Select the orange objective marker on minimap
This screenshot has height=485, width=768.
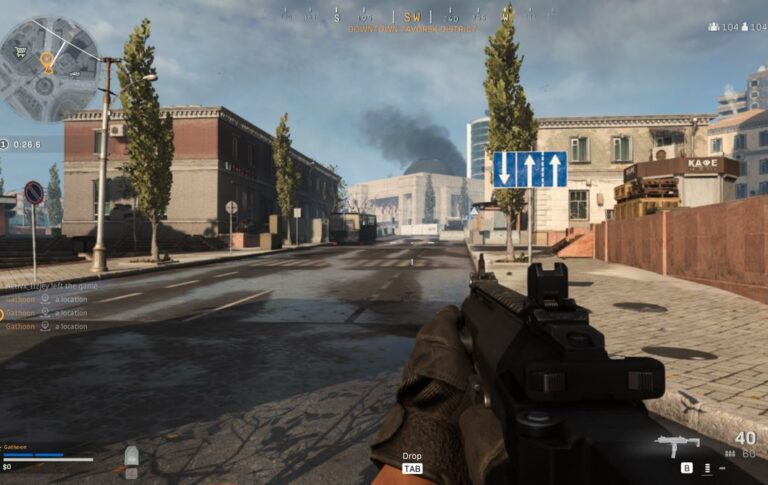point(46,61)
